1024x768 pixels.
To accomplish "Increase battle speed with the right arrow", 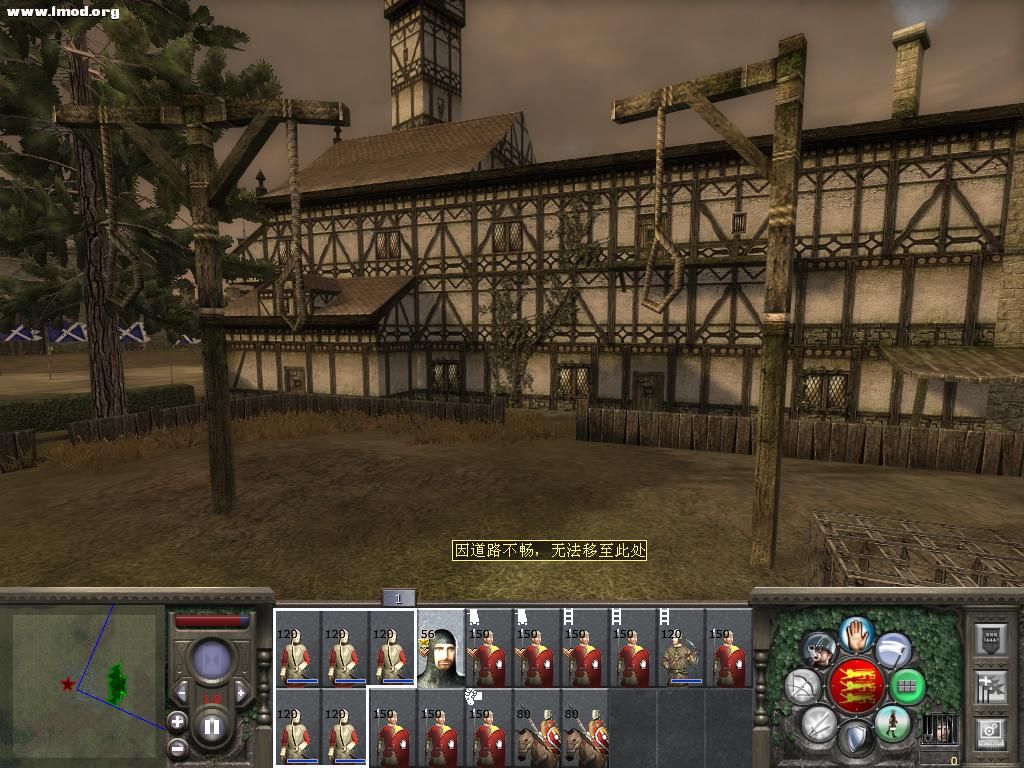I will (x=241, y=693).
